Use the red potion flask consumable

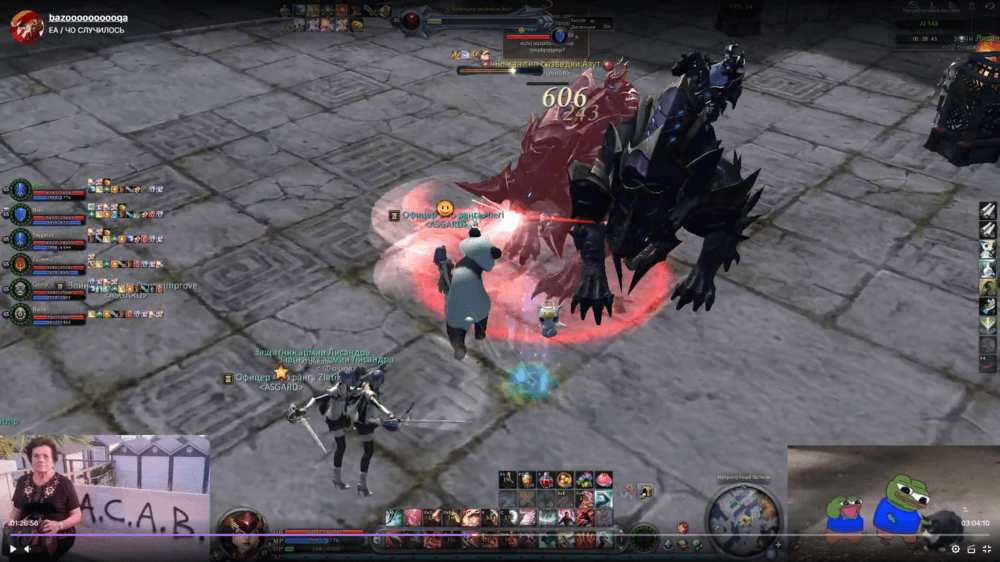[545, 480]
